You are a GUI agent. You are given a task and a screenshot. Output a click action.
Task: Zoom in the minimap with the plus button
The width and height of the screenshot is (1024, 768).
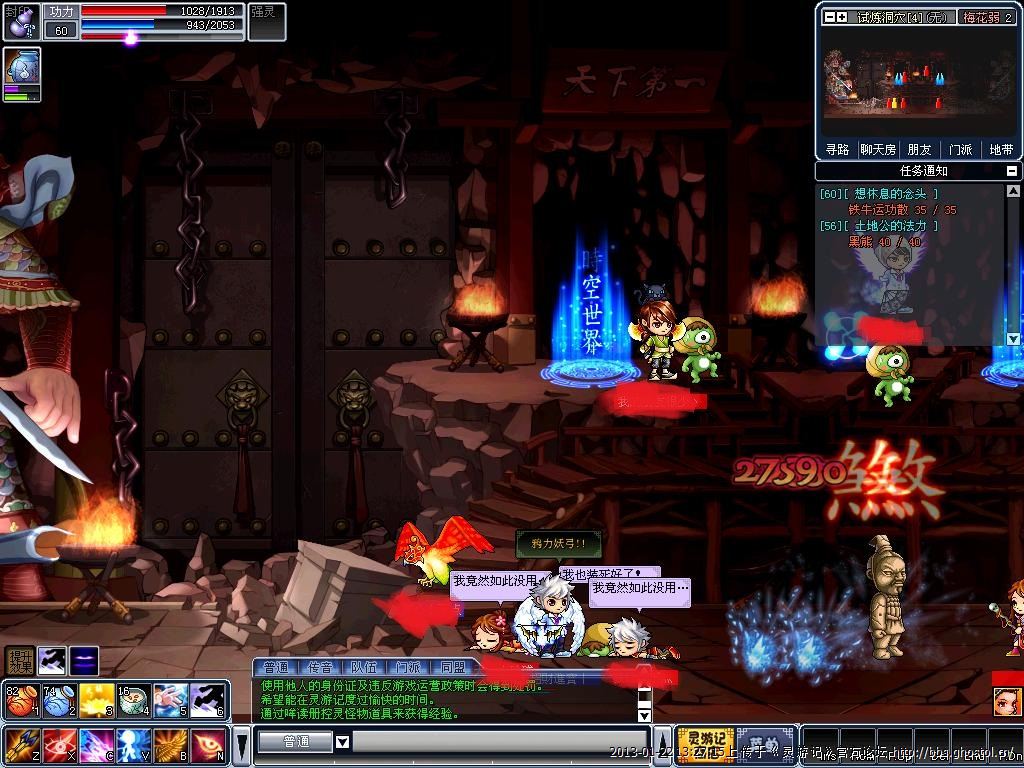tap(842, 17)
